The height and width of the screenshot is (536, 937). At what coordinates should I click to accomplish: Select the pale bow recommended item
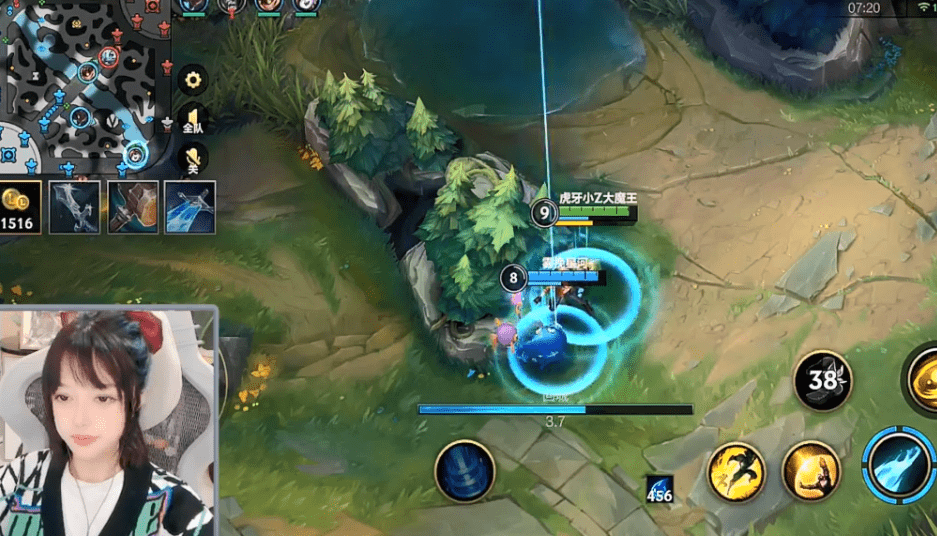[75, 206]
